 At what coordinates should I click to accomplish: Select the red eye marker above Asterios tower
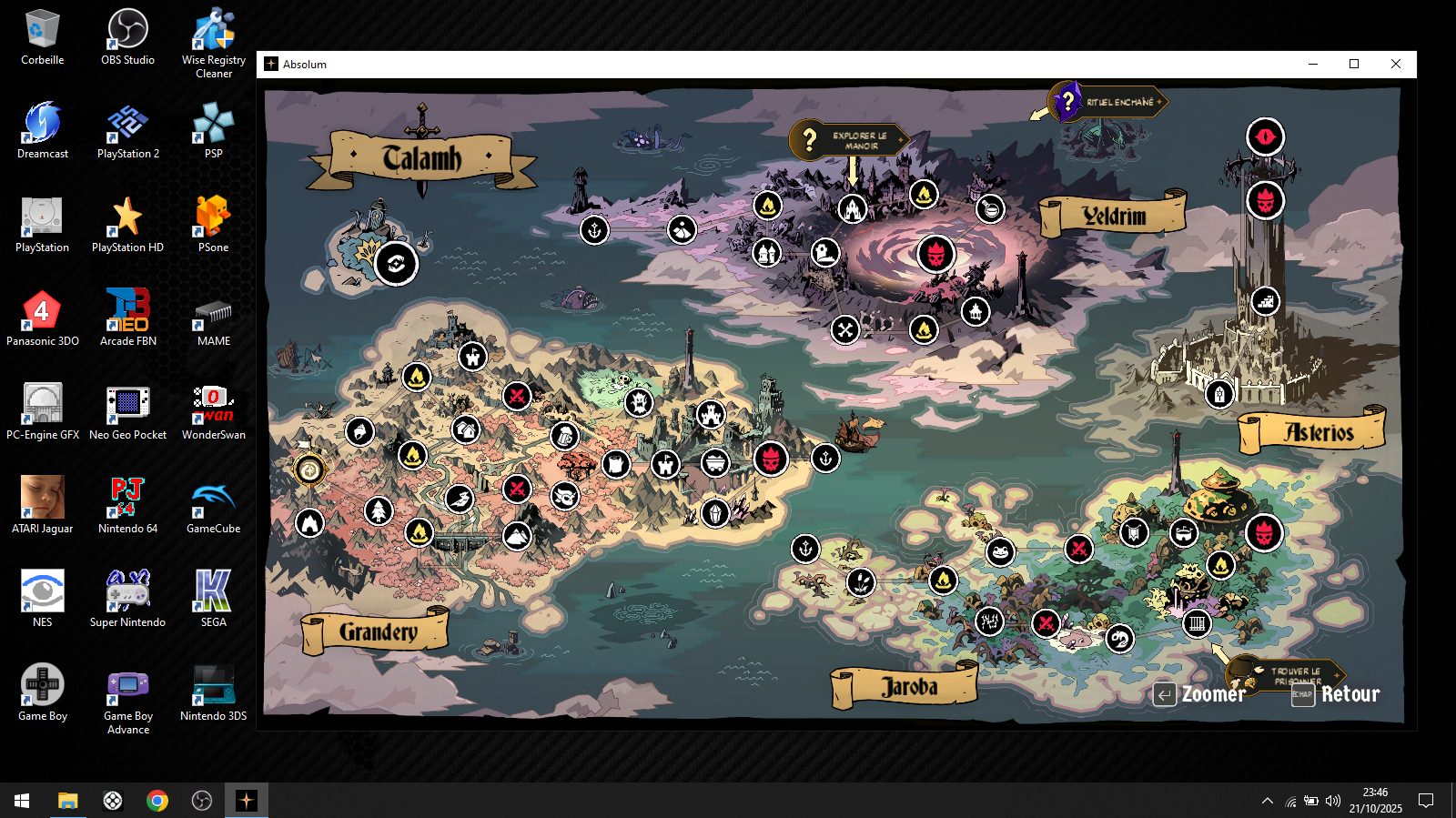pos(1265,137)
